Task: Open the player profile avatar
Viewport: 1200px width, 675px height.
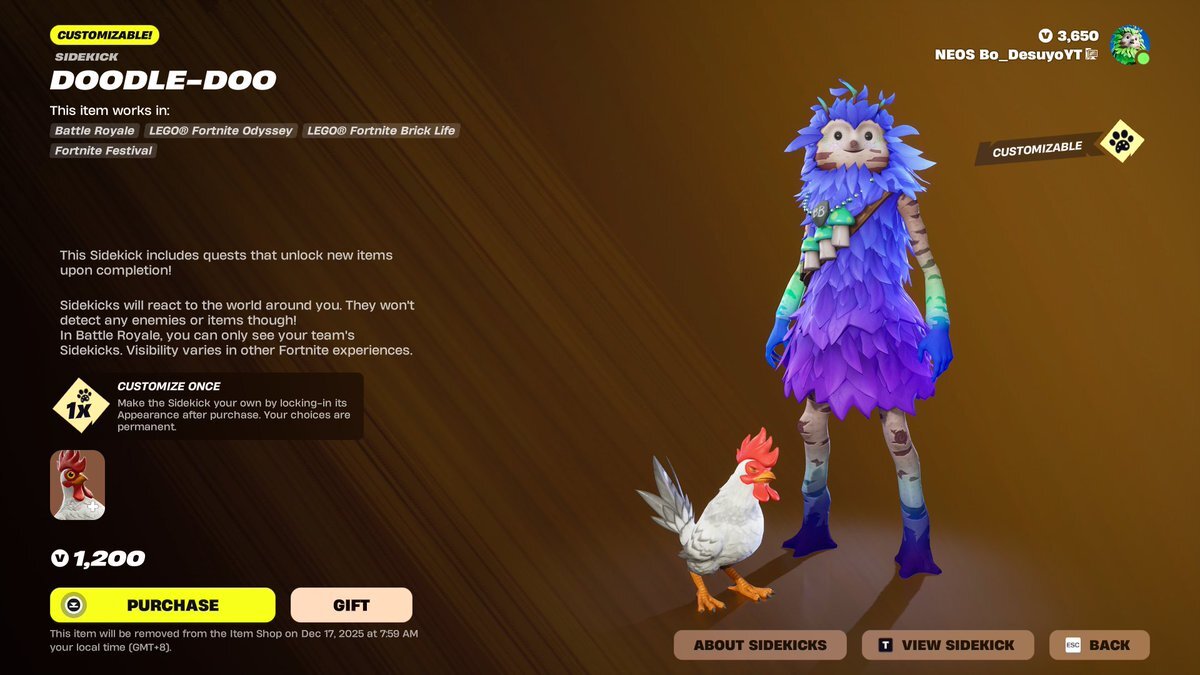Action: [x=1129, y=45]
